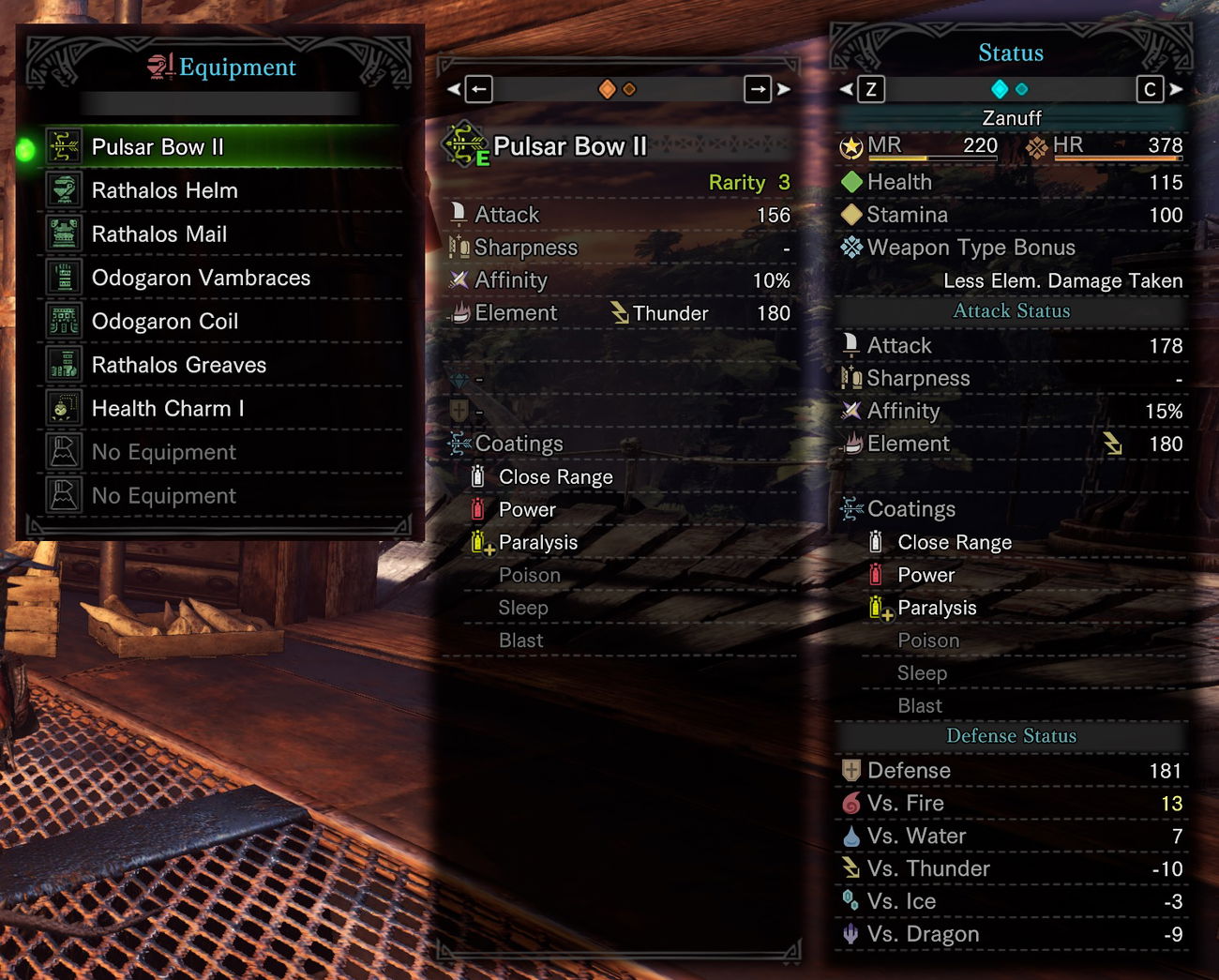Select the Attack Status section header
Image resolution: width=1219 pixels, height=980 pixels.
1011,310
